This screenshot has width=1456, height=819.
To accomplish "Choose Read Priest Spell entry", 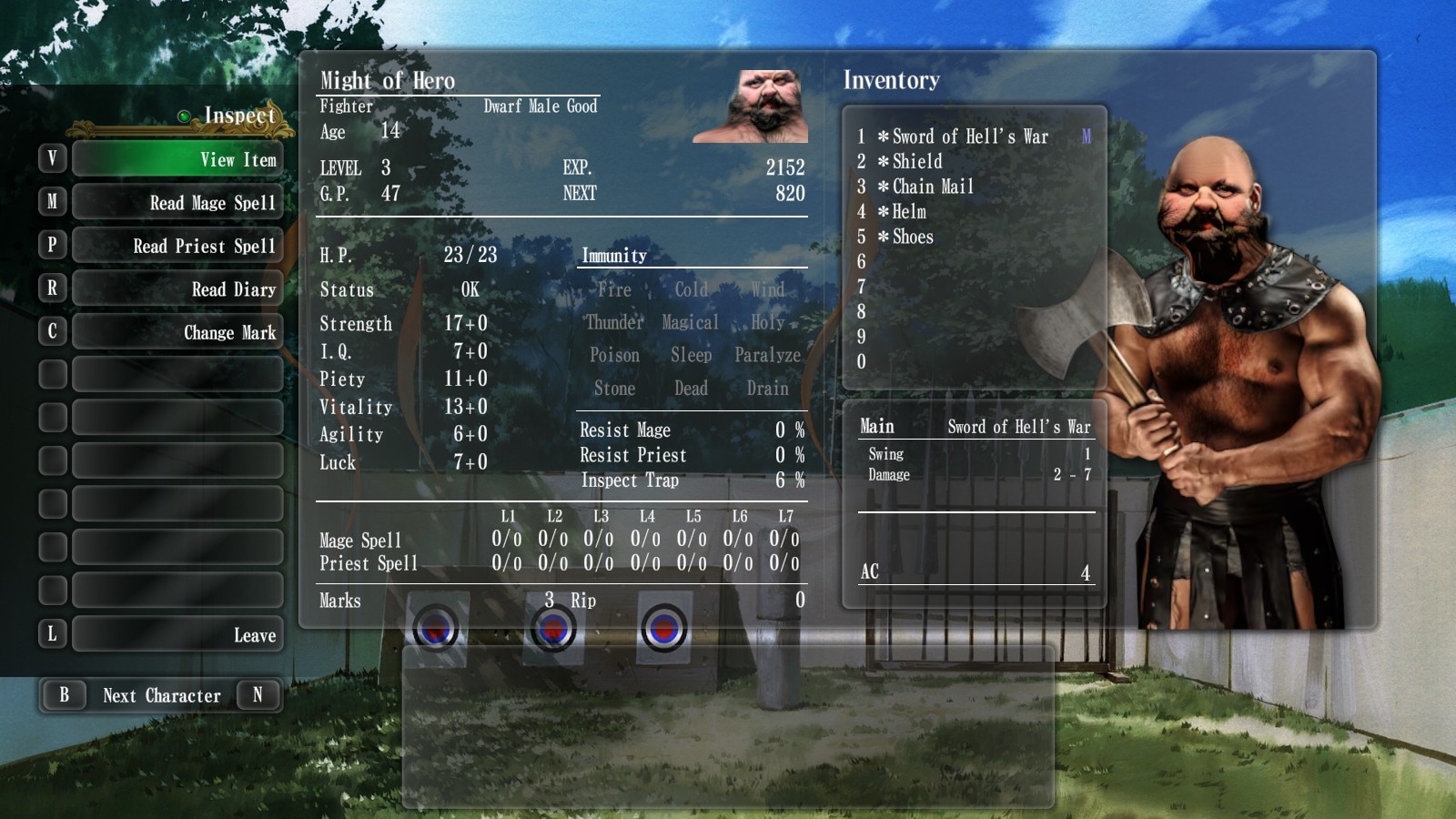I will tap(177, 246).
